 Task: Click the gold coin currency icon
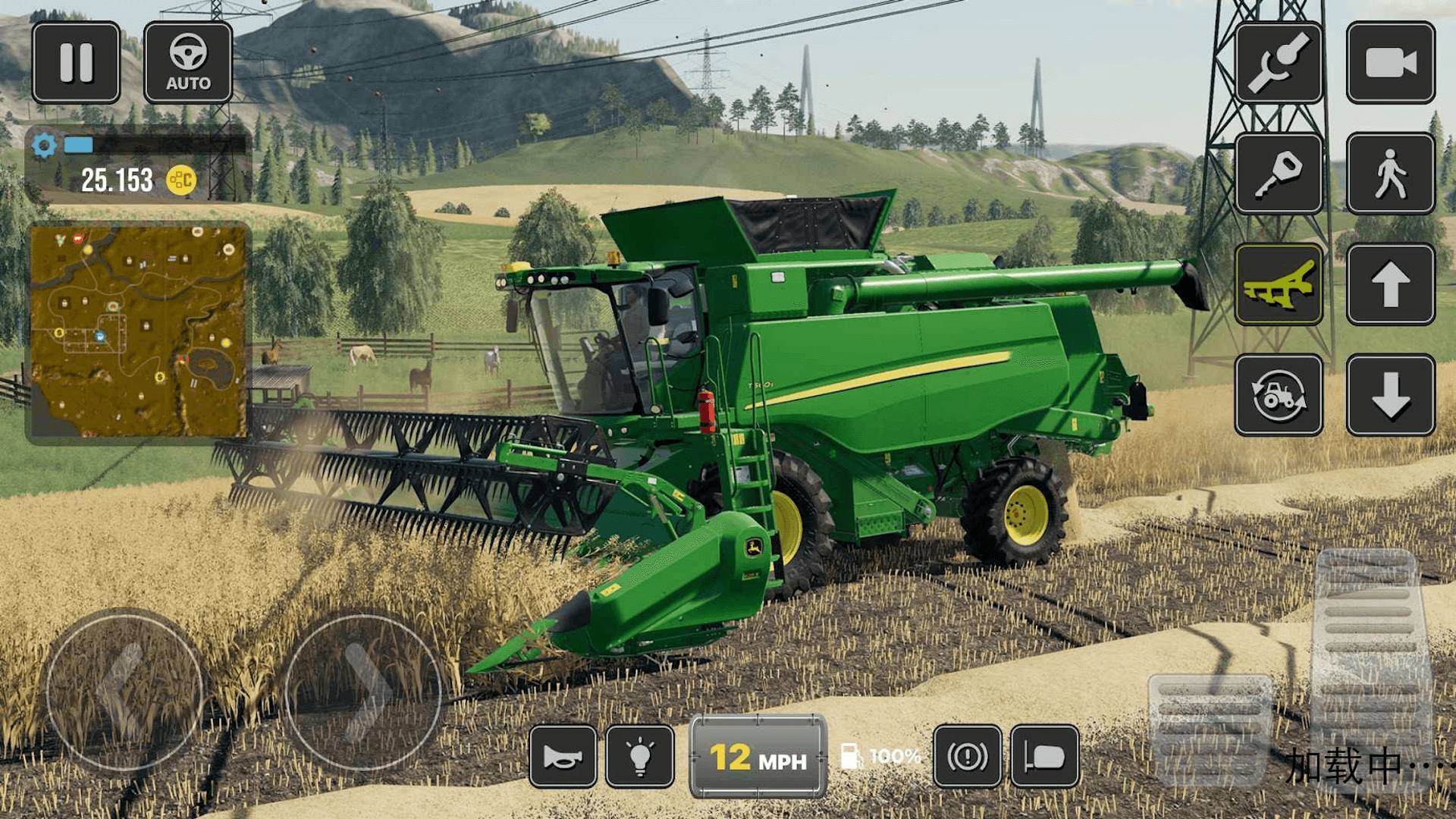(x=181, y=180)
